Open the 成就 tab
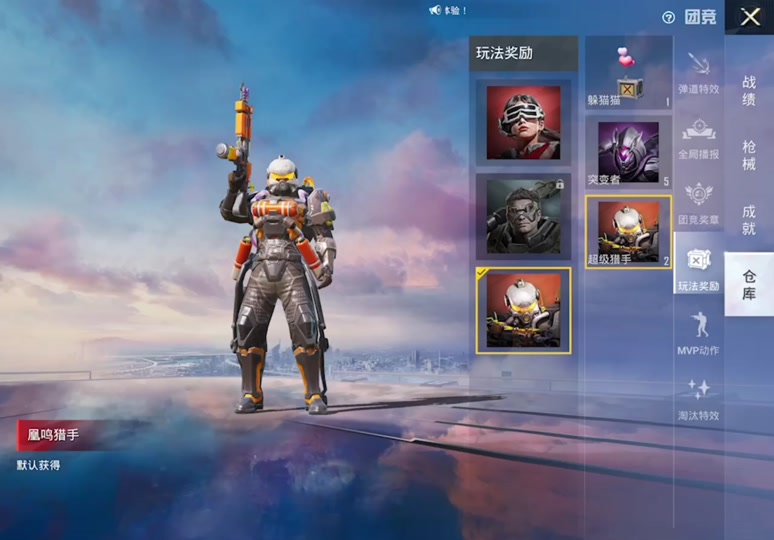774x540 pixels. click(x=749, y=220)
